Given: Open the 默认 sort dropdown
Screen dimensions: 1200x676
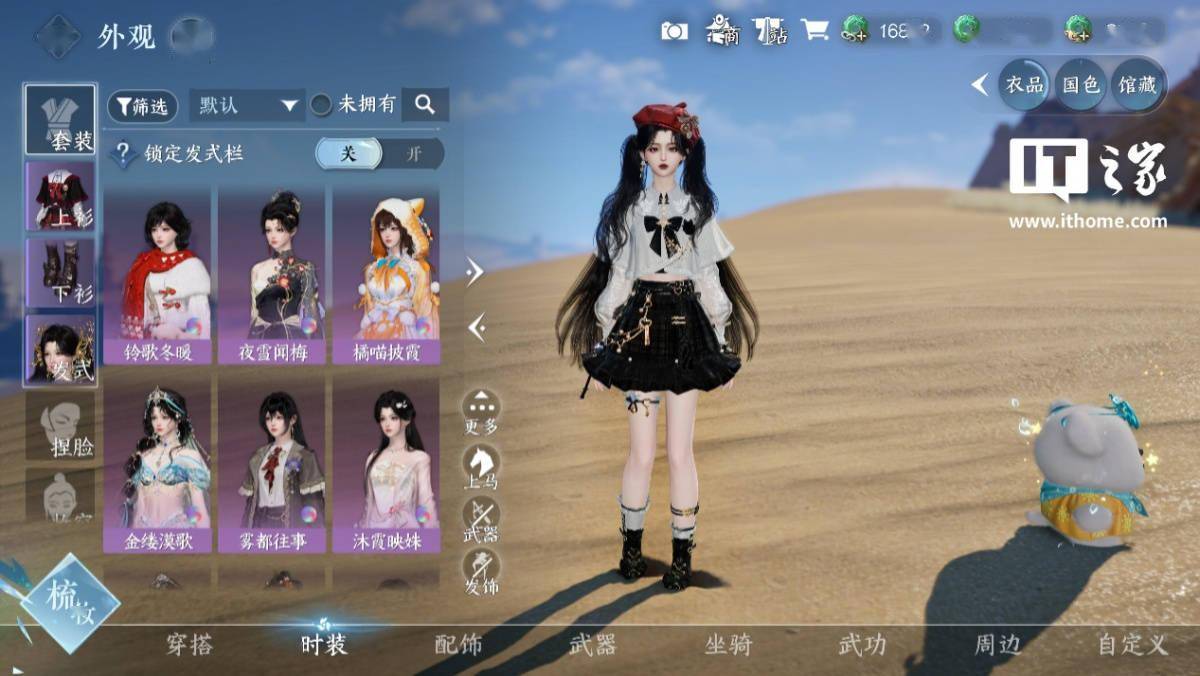Looking at the screenshot, I should (248, 105).
